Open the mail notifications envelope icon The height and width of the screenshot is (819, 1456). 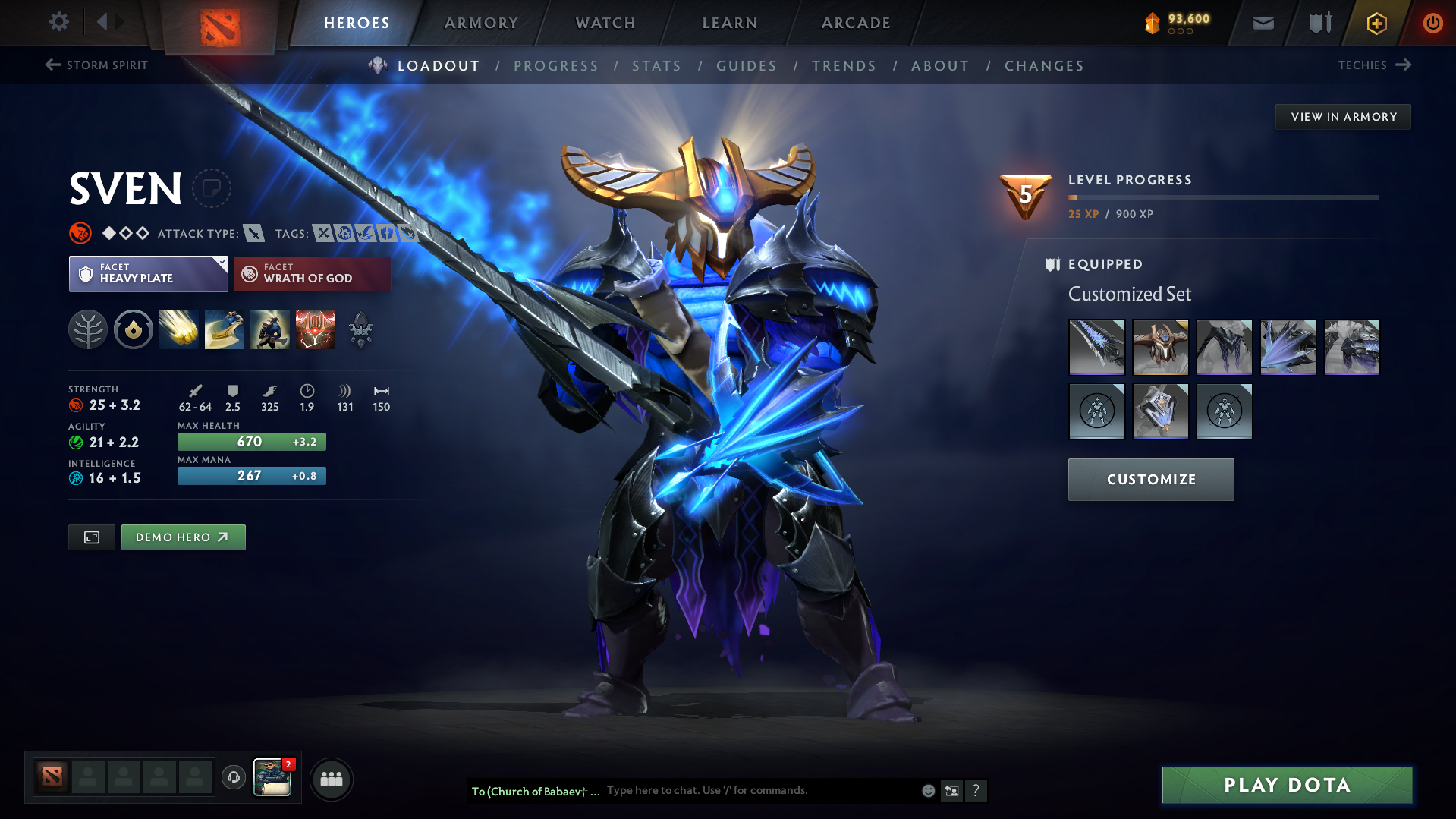point(1262,22)
